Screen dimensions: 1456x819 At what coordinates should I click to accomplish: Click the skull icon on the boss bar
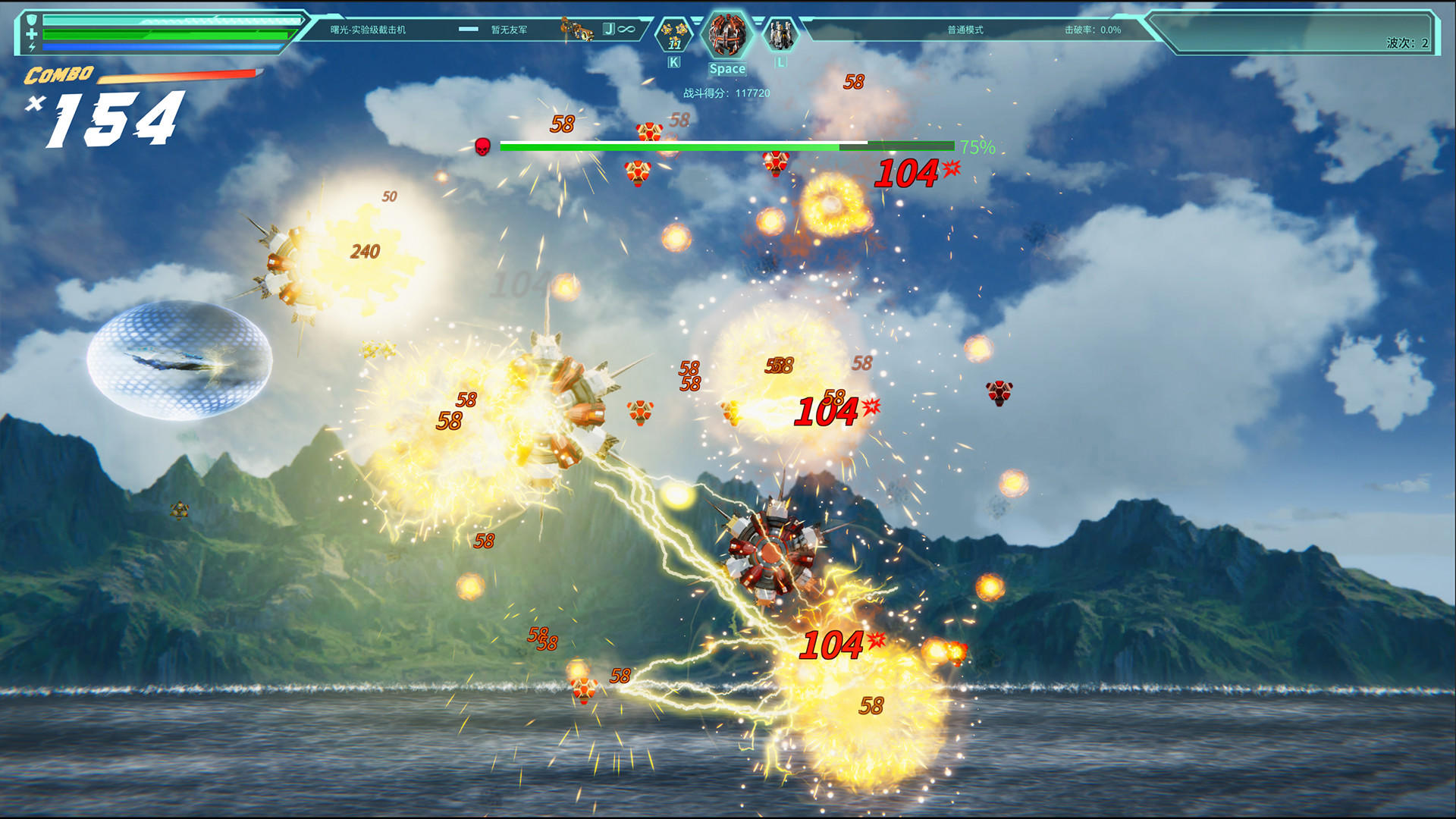(x=483, y=146)
